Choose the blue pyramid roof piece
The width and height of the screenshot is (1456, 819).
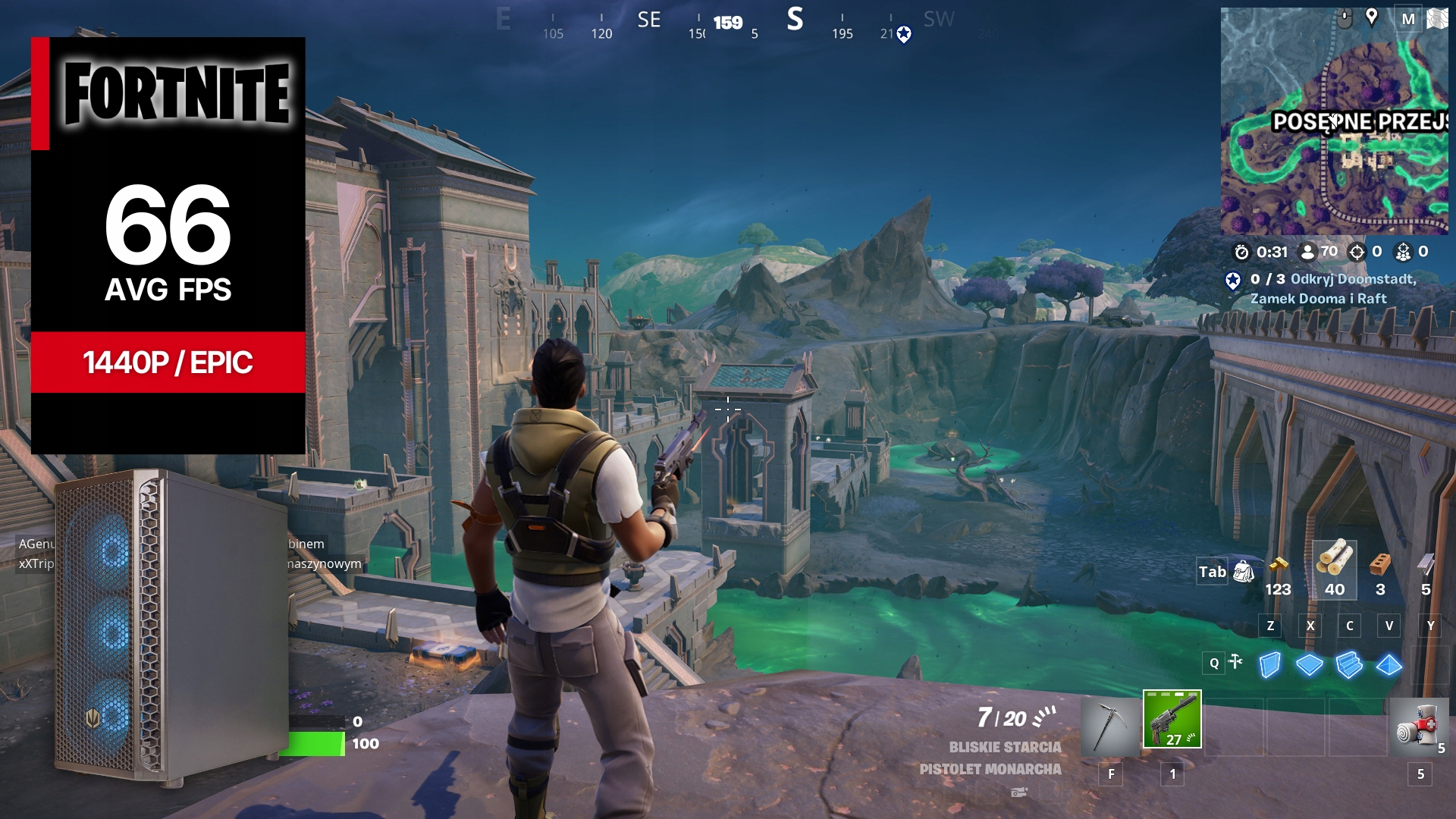pos(1389,665)
